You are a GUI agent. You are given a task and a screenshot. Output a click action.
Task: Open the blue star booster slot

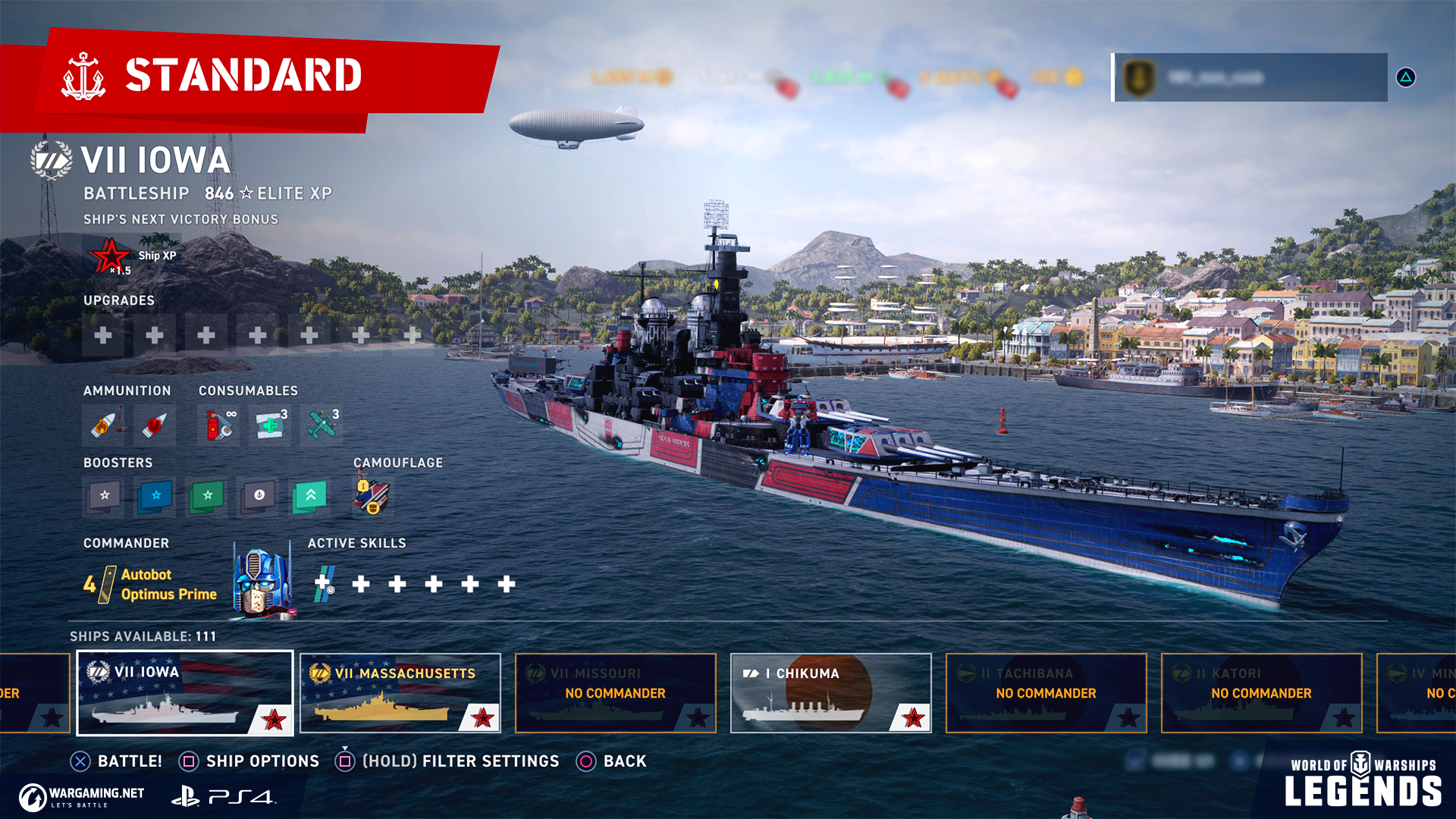click(x=155, y=496)
